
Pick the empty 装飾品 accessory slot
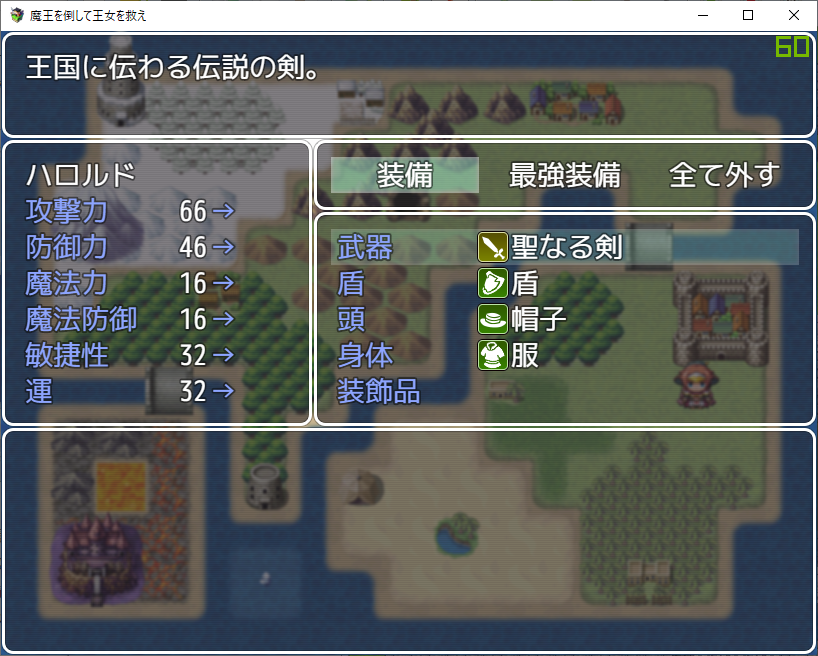click(565, 391)
